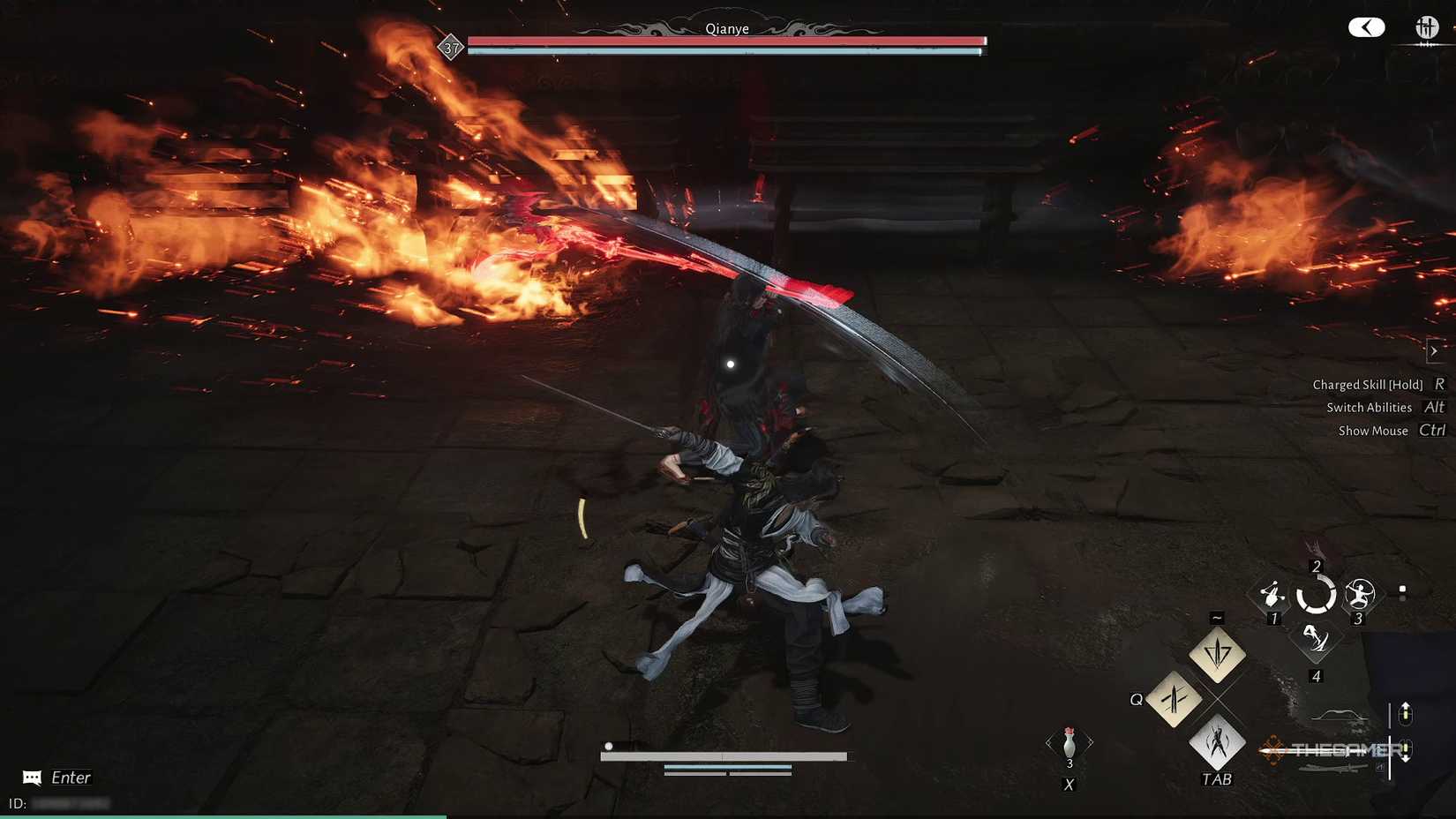Image resolution: width=1456 pixels, height=819 pixels.
Task: Select the Charged Skill [Hold] entry
Action: click(x=1368, y=384)
